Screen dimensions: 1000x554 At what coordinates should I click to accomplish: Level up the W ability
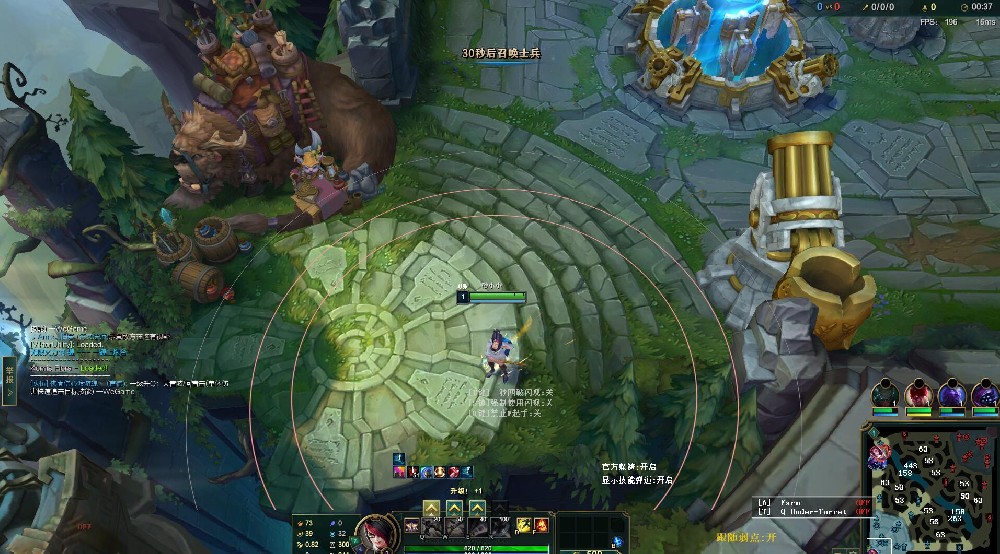point(455,508)
